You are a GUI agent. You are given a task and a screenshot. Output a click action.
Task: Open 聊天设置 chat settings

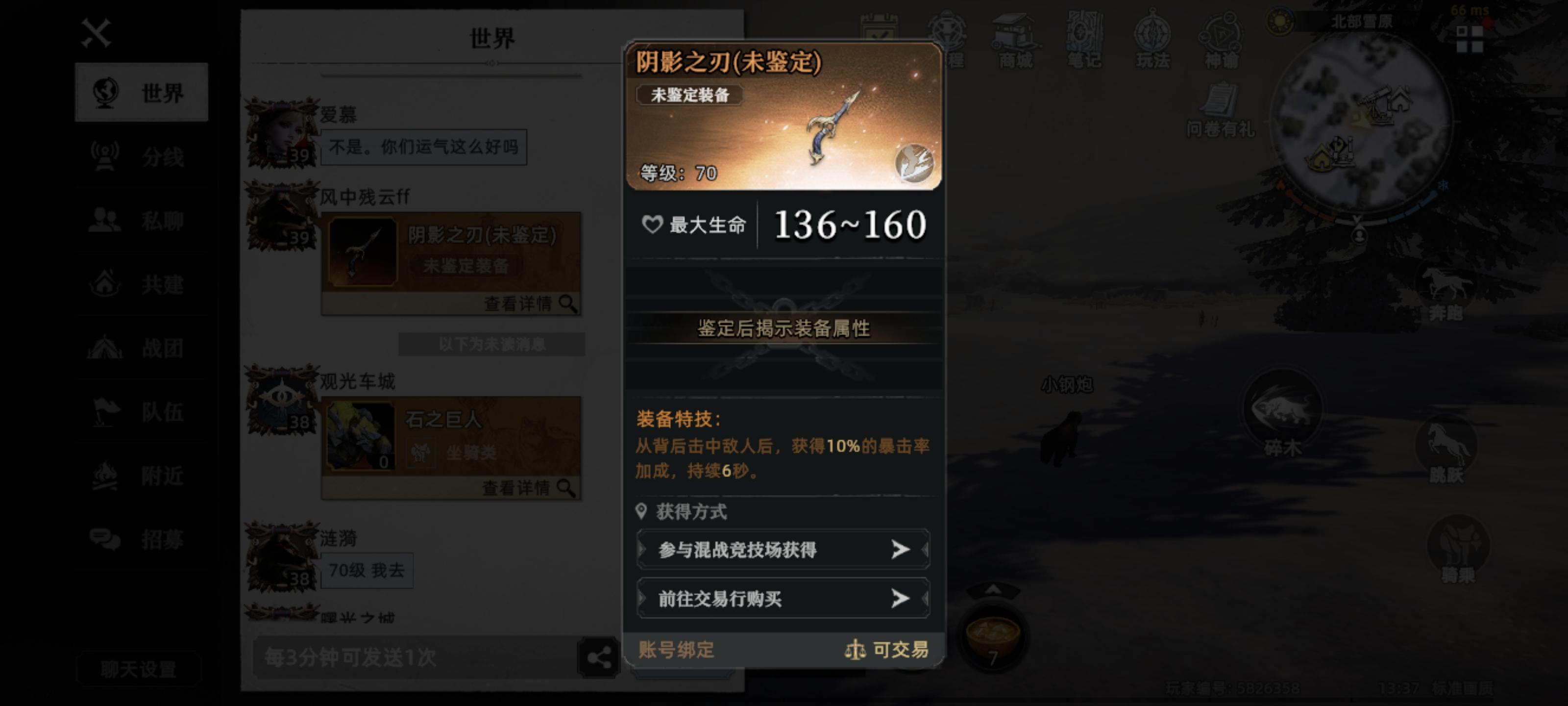[139, 669]
